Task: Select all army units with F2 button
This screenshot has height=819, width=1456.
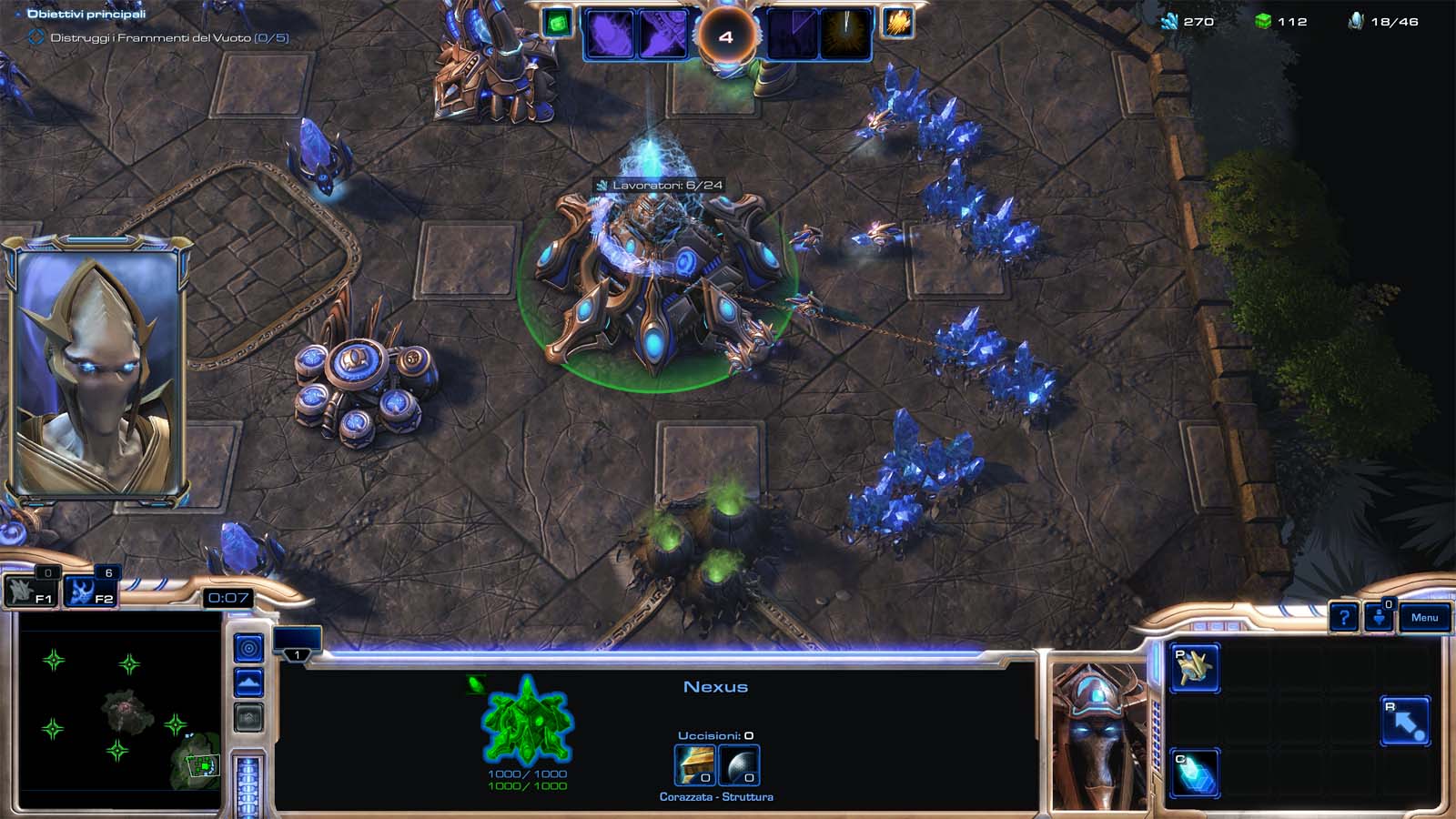Action: pyautogui.click(x=92, y=591)
